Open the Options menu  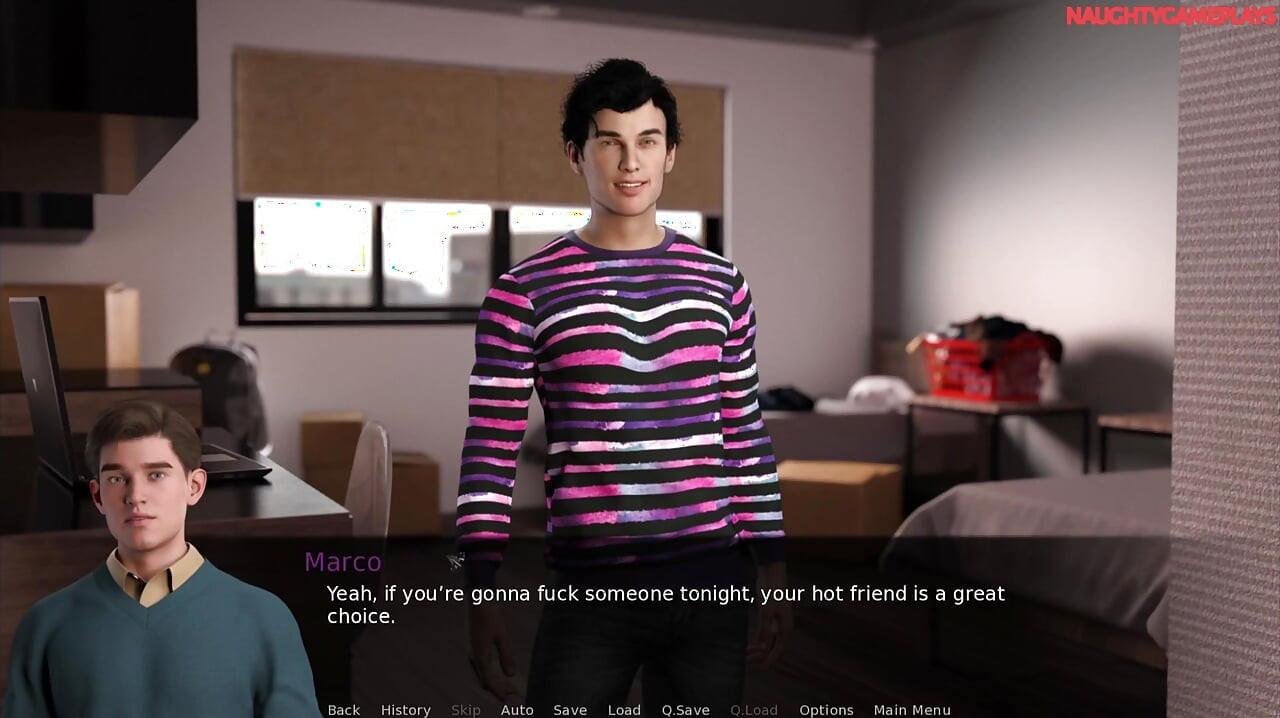[826, 710]
